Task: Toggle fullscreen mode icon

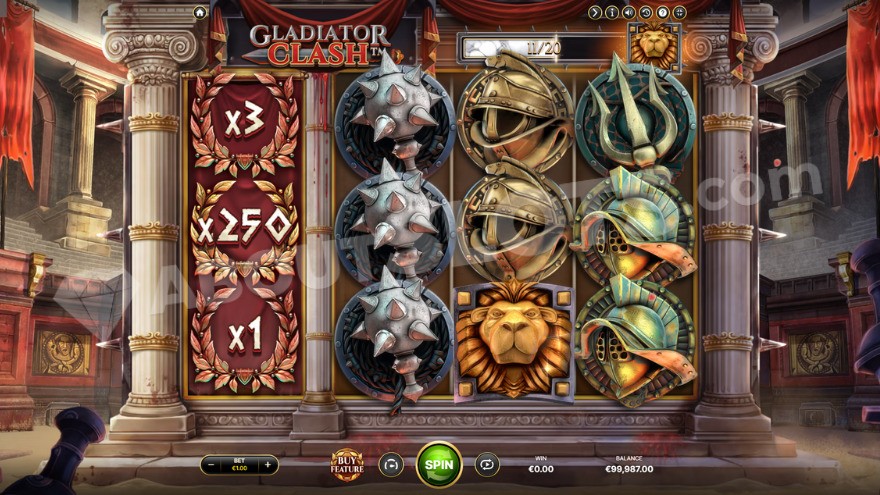Action: tap(679, 12)
